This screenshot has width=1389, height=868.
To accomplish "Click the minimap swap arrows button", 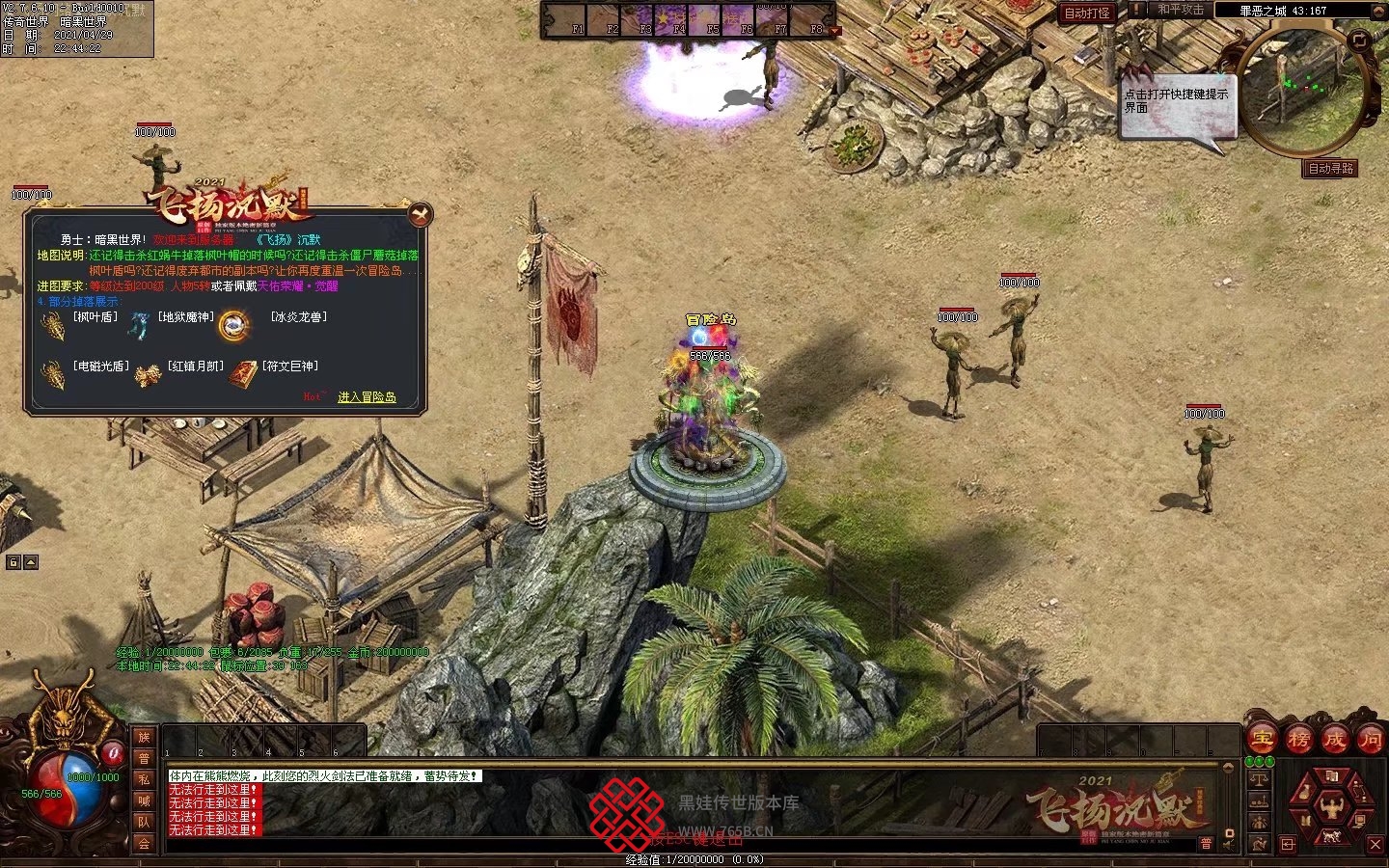I will 1360,41.
